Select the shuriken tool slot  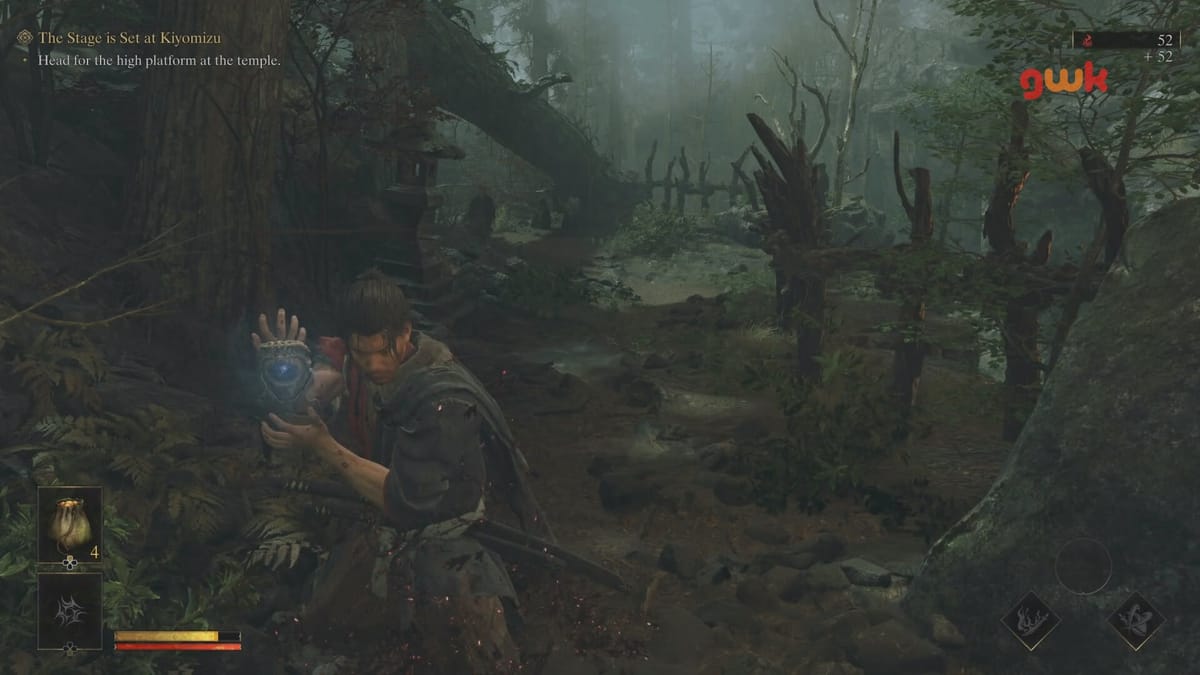pos(70,609)
